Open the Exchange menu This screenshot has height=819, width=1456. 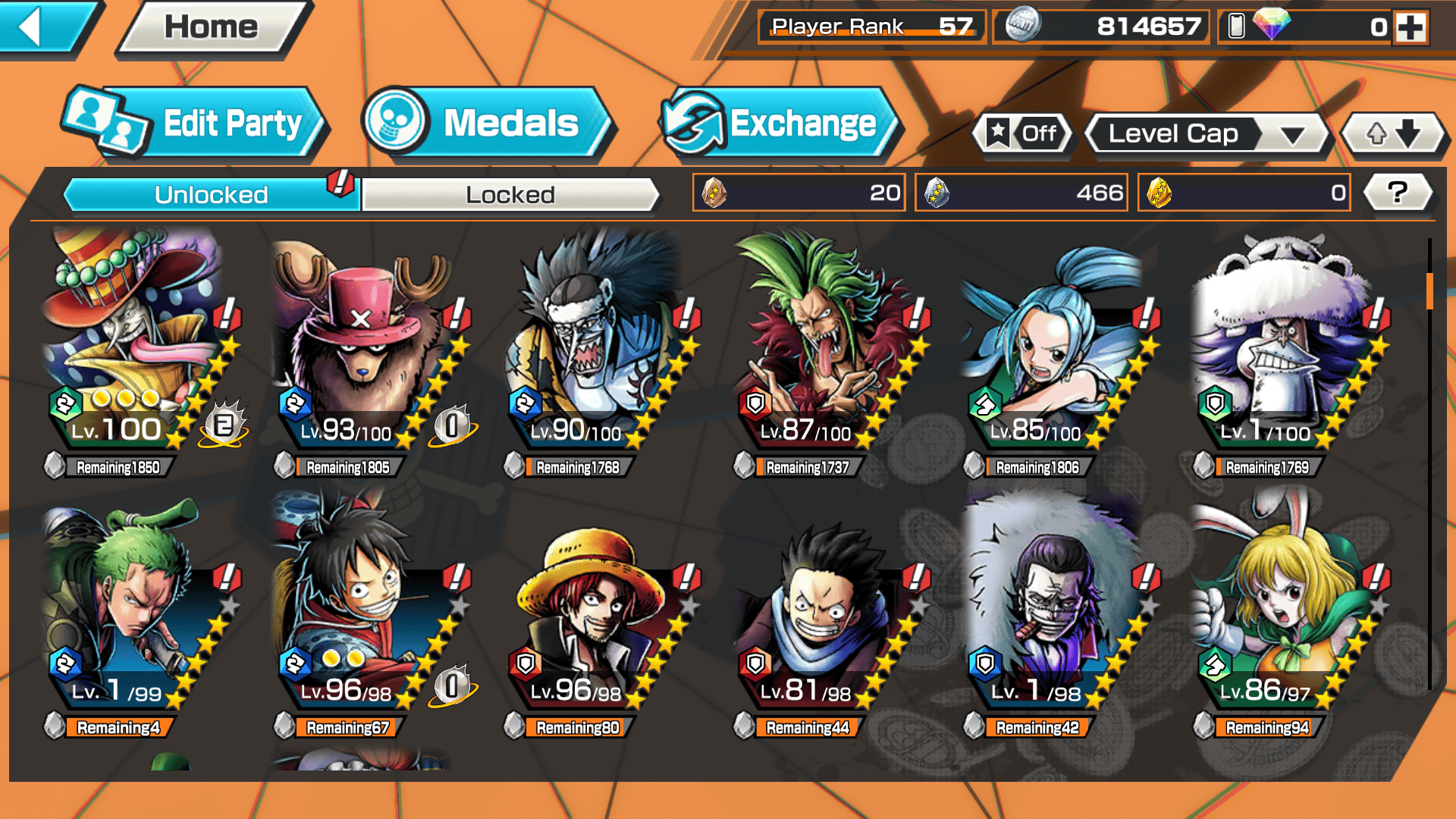780,124
